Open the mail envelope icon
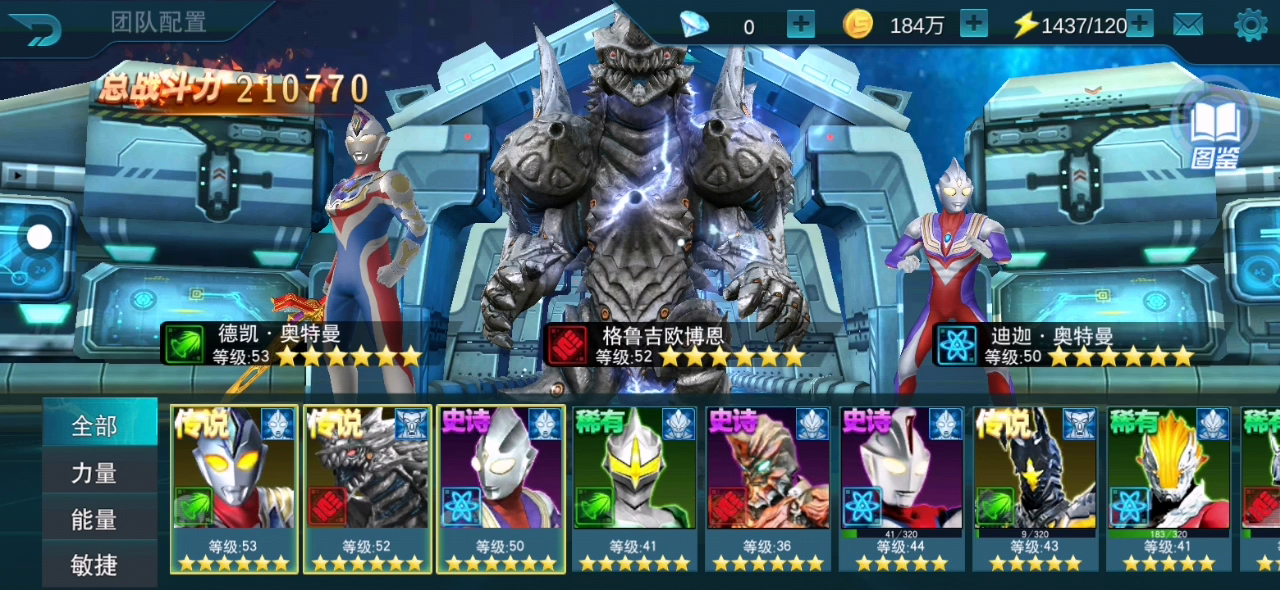Image resolution: width=1280 pixels, height=590 pixels. [x=1188, y=25]
